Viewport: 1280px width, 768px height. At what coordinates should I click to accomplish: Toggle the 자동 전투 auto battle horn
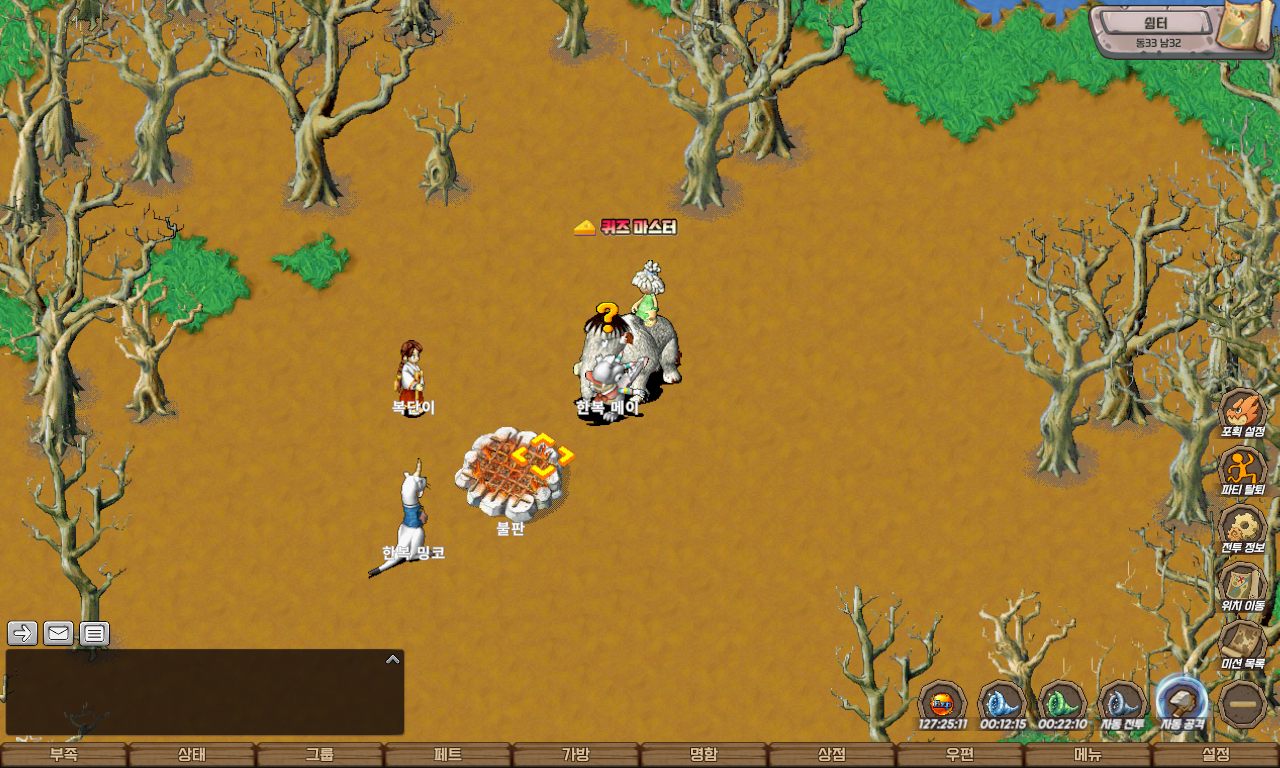(1122, 701)
